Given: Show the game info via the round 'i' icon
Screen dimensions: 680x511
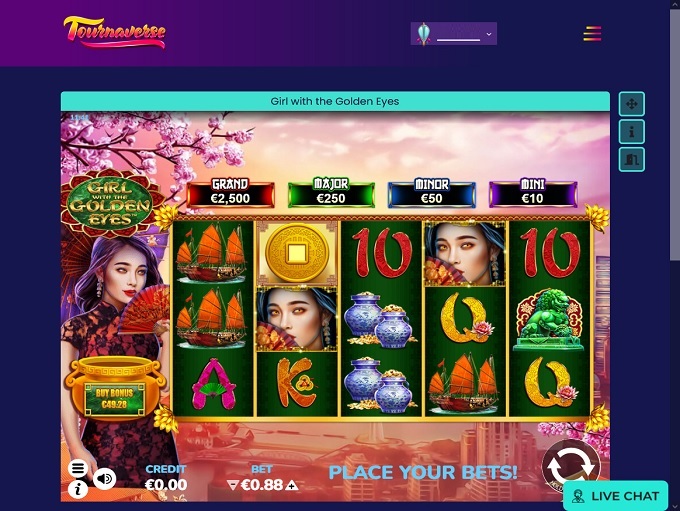Looking at the screenshot, I should click(78, 489).
